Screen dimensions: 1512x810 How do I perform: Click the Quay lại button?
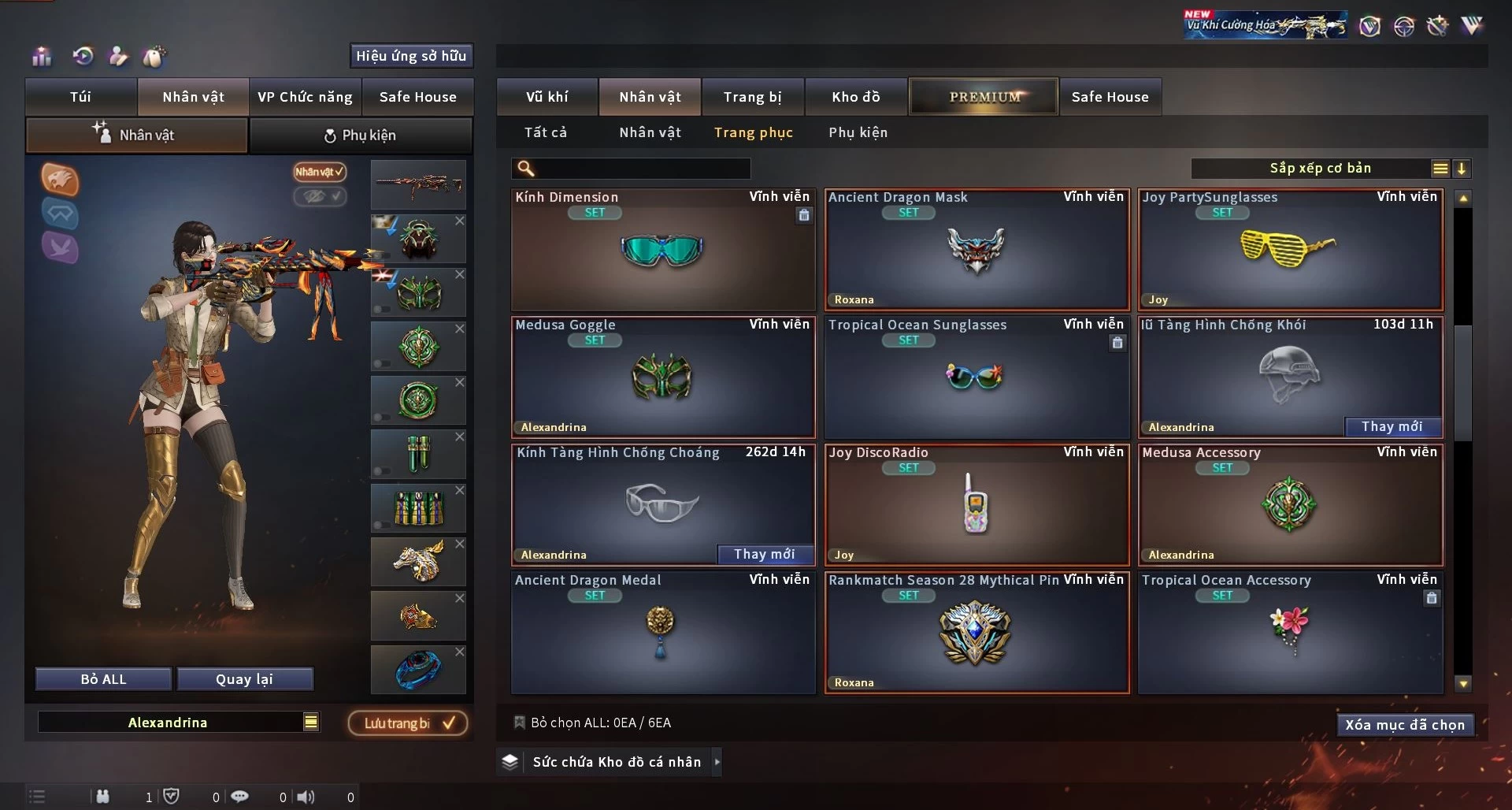(x=244, y=679)
